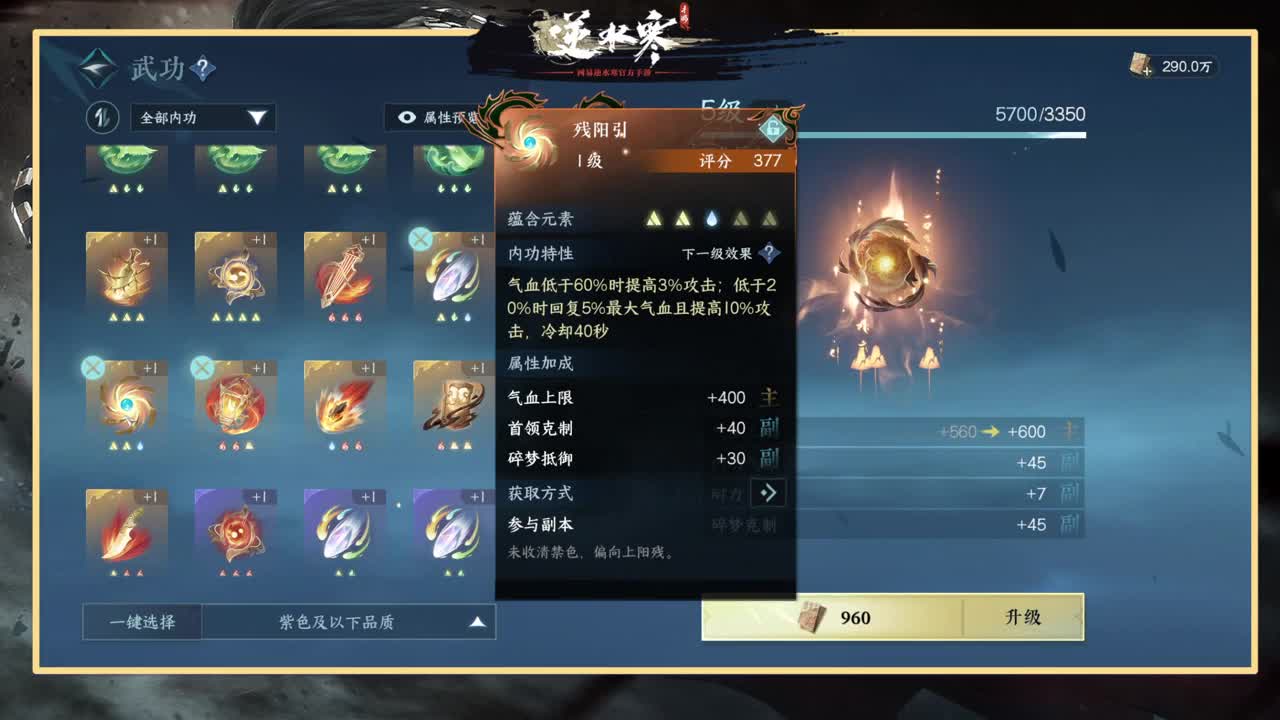
Task: Select the purple orb skill icon
Action: pos(235,535)
